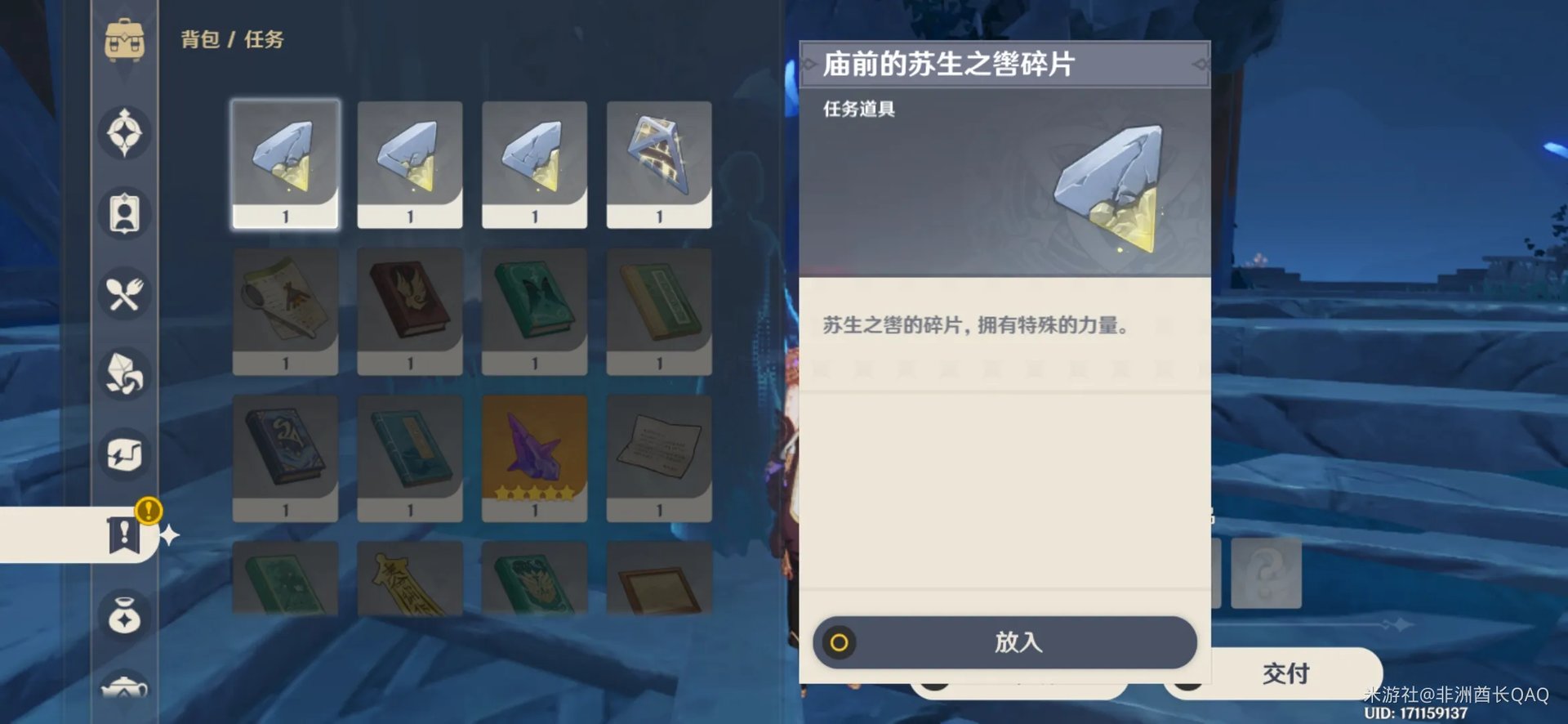Open the character portrait category icon
Viewport: 1568px width, 724px height.
pyautogui.click(x=124, y=214)
